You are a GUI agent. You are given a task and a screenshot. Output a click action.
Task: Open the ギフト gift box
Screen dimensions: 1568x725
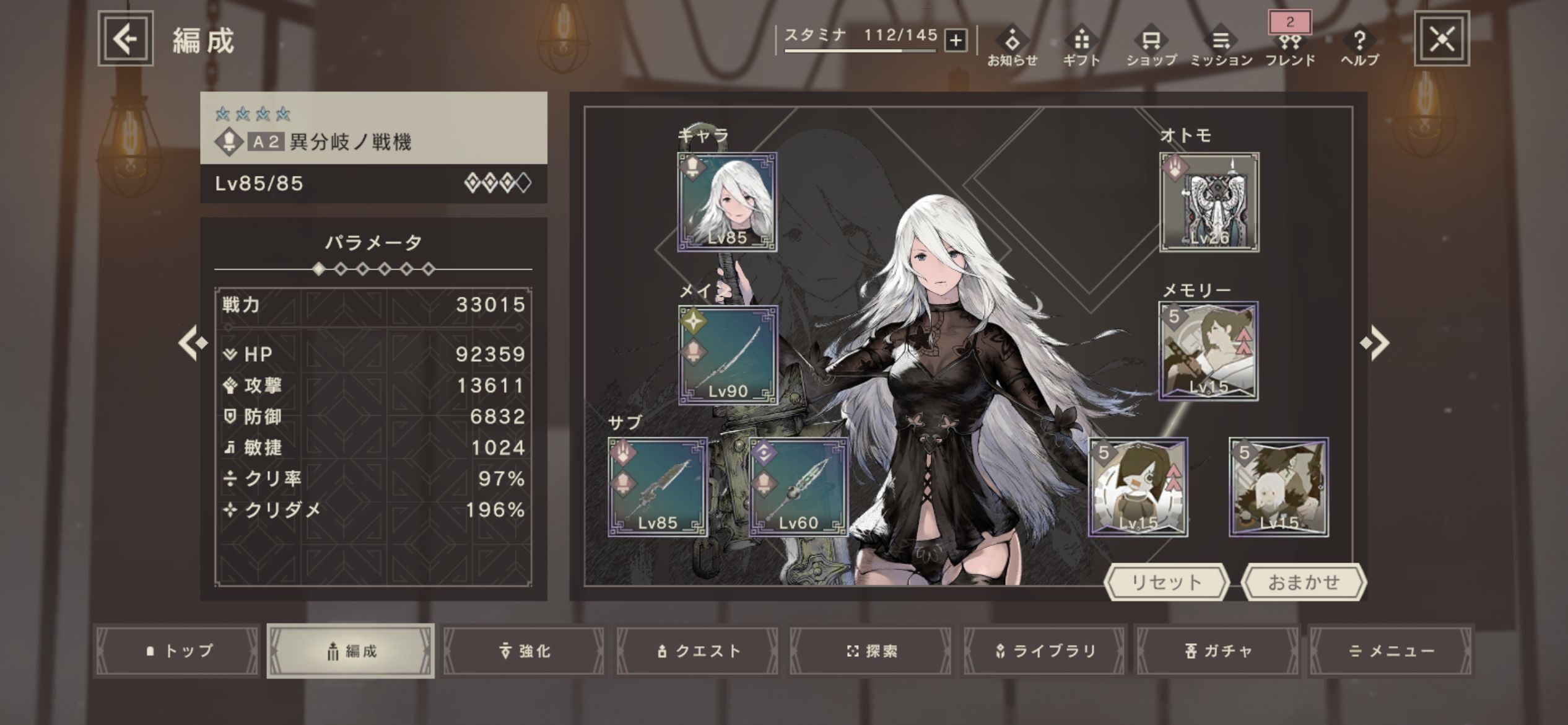(1081, 47)
